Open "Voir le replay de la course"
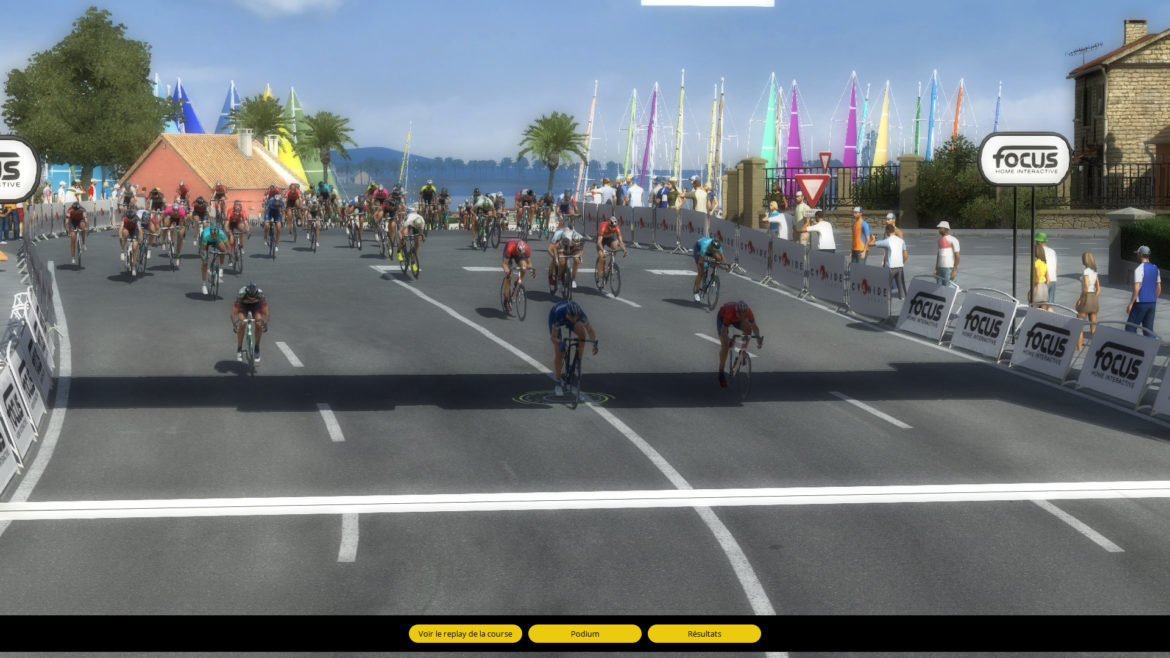 [465, 634]
